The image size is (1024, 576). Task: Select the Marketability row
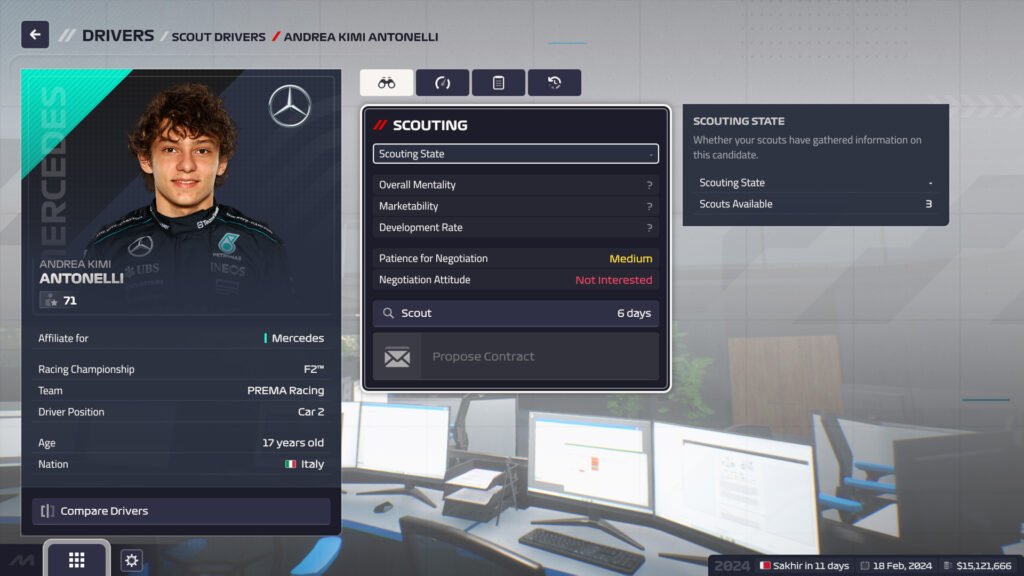point(515,206)
